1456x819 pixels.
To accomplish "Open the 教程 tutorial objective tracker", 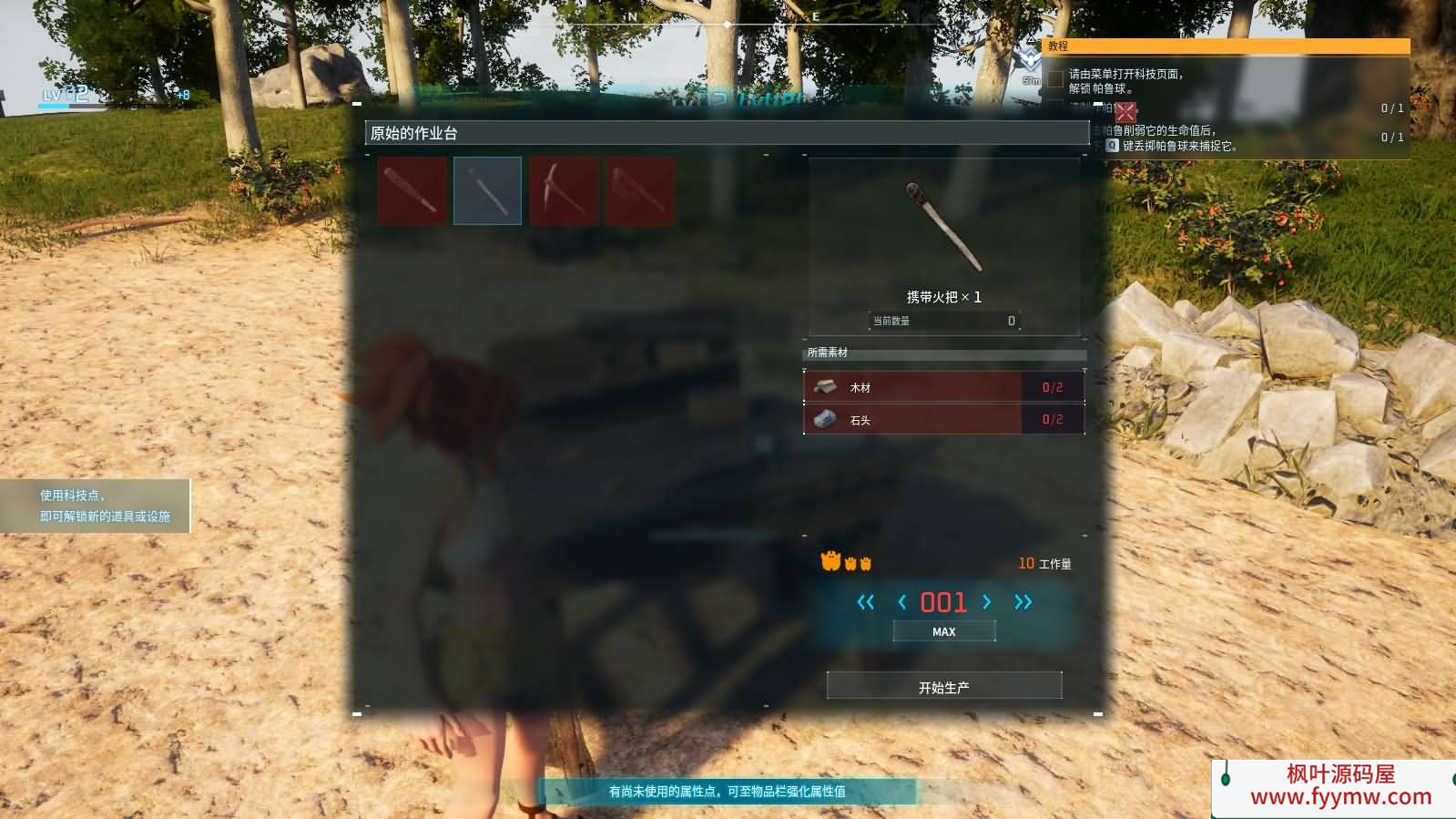I will point(1226,46).
